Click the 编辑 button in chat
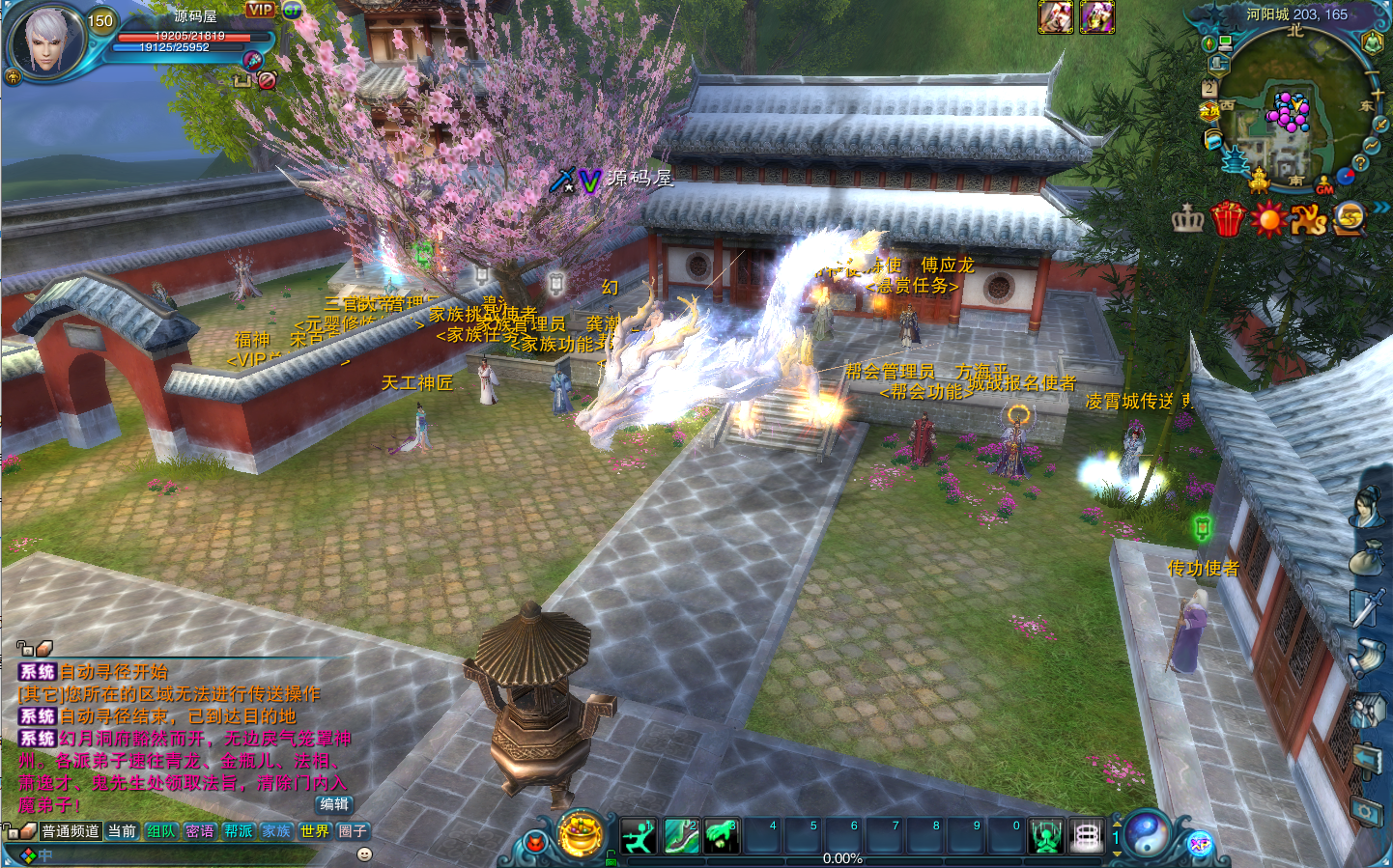Viewport: 1393px width, 868px height. click(334, 804)
